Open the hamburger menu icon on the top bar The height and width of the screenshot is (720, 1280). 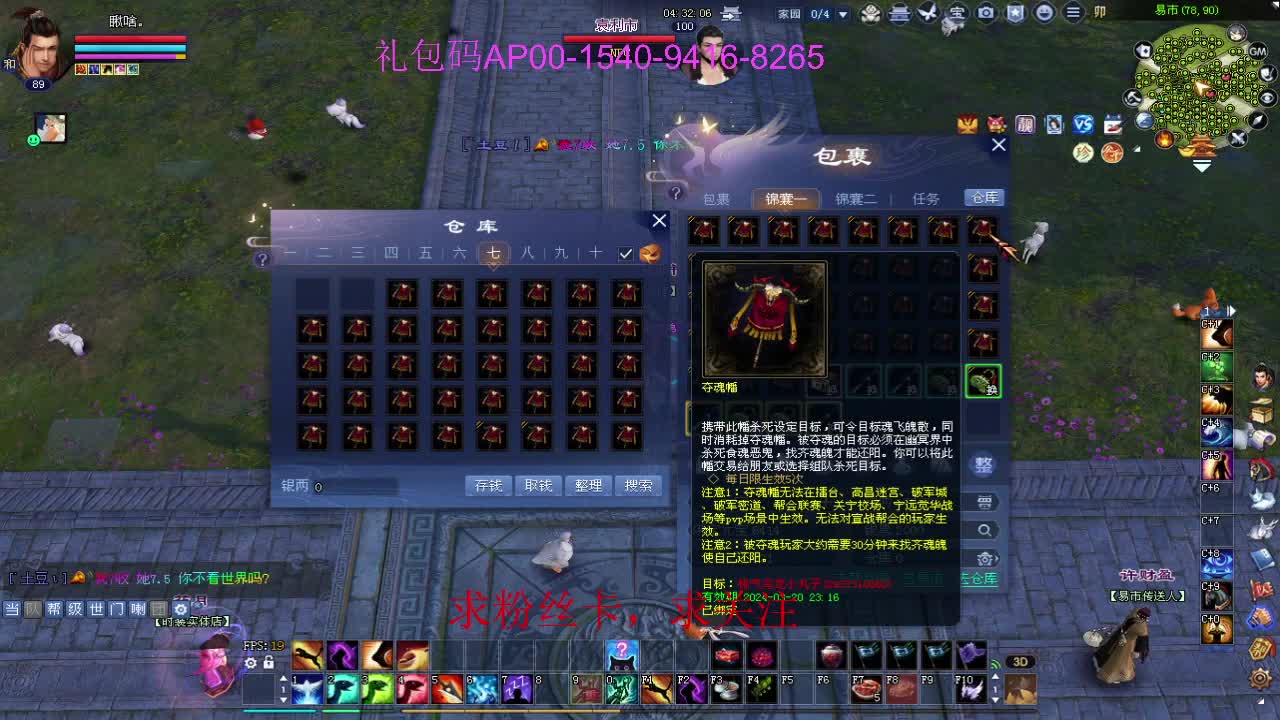1074,13
